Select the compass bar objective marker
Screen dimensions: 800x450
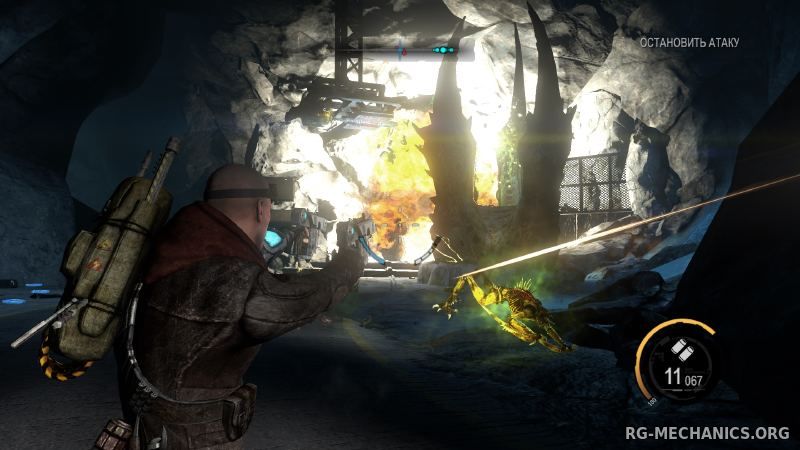pos(442,49)
